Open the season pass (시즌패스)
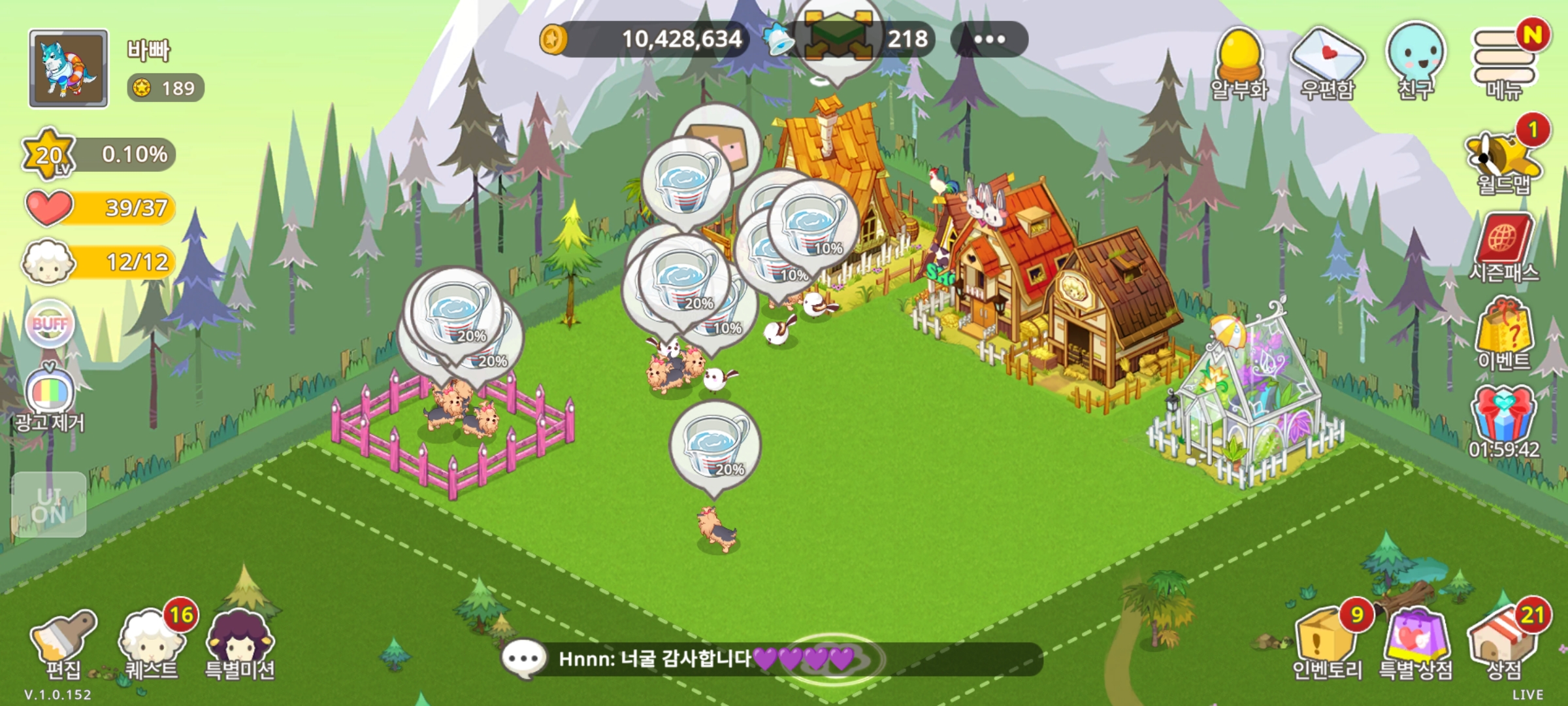Screen dimensions: 1568x706 (x=1503, y=248)
